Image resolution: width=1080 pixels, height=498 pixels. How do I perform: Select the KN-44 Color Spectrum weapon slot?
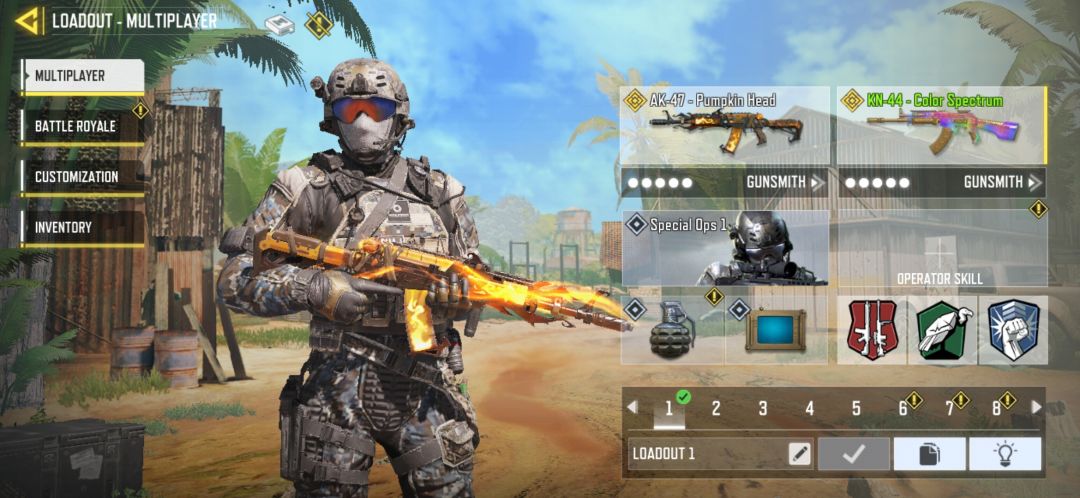click(941, 126)
